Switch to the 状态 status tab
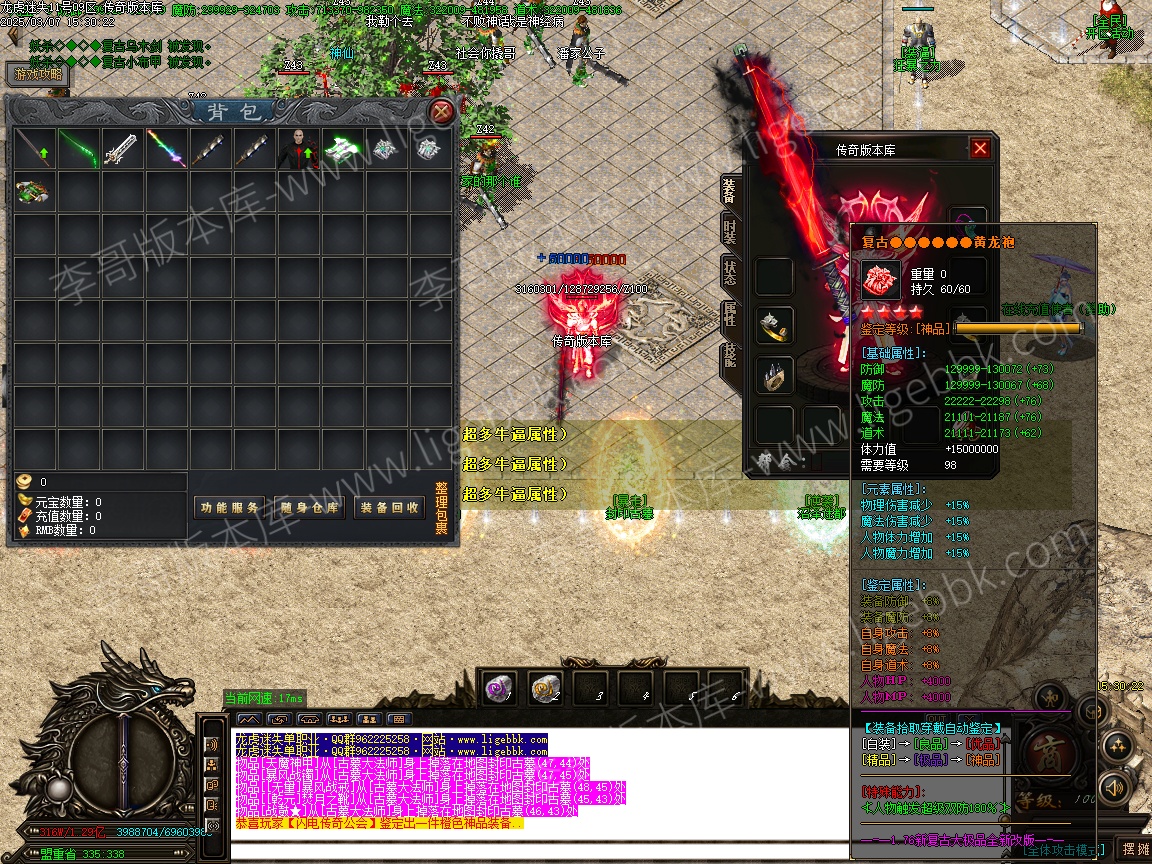This screenshot has height=864, width=1152. click(x=730, y=273)
